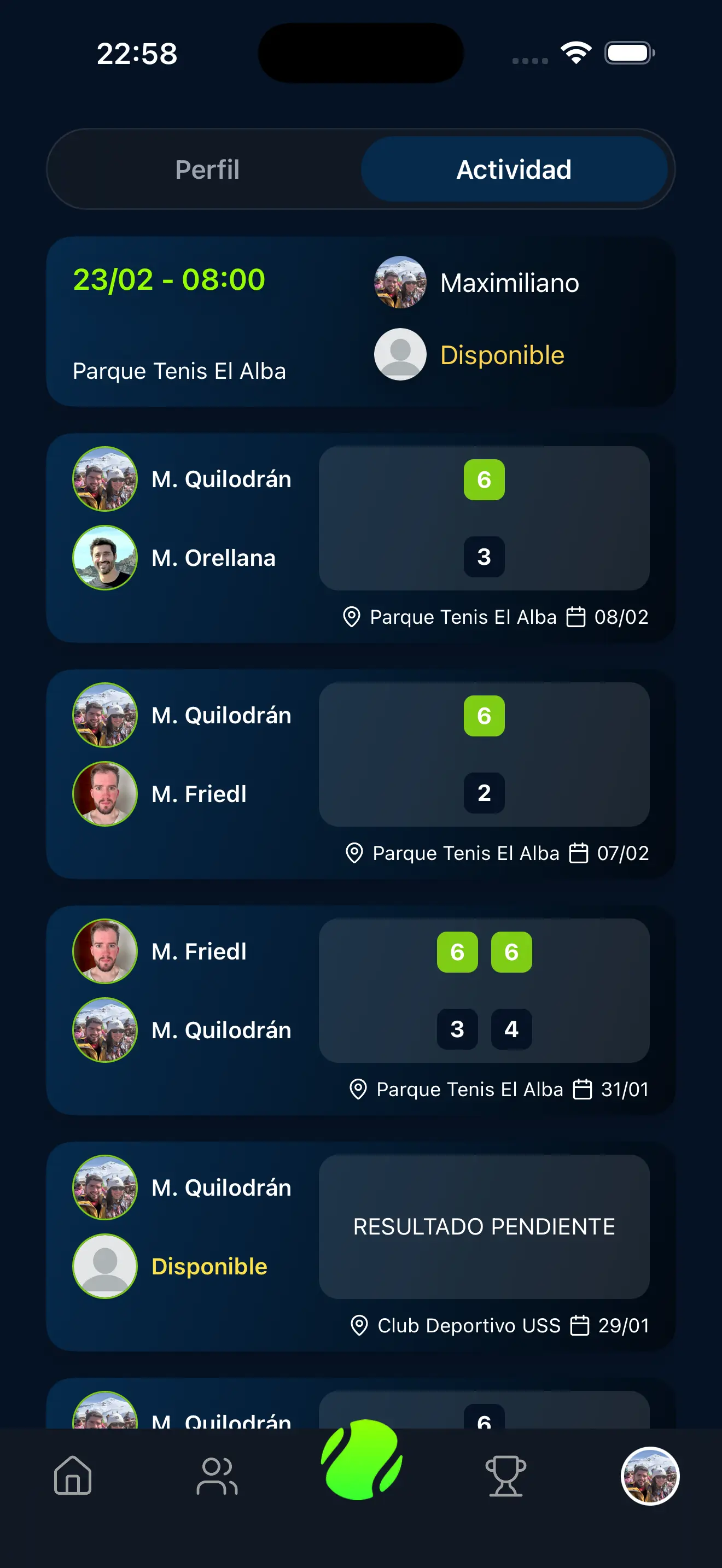
Task: Switch to the Perfil tab
Action: [206, 169]
